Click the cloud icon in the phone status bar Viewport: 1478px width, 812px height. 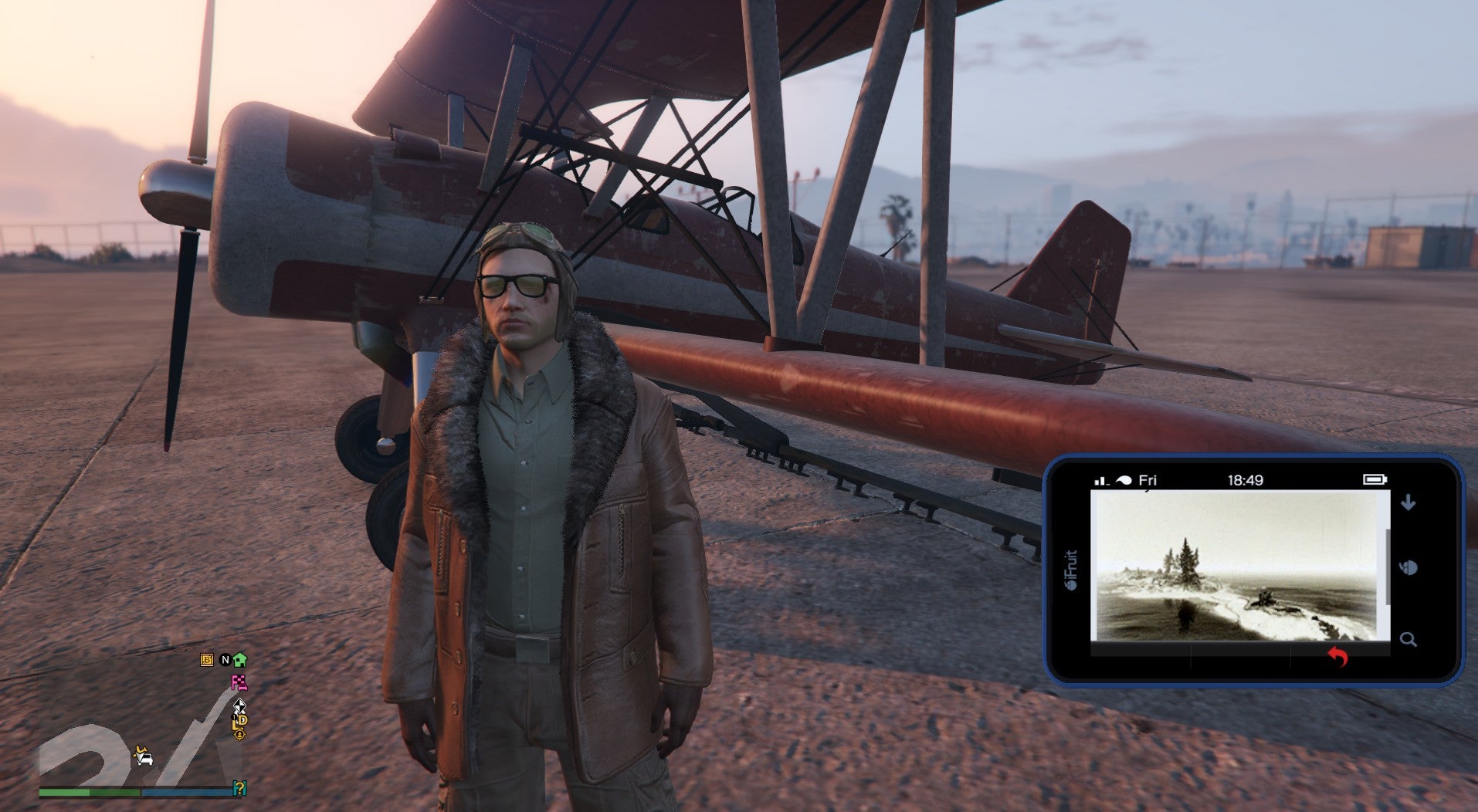pos(1124,481)
